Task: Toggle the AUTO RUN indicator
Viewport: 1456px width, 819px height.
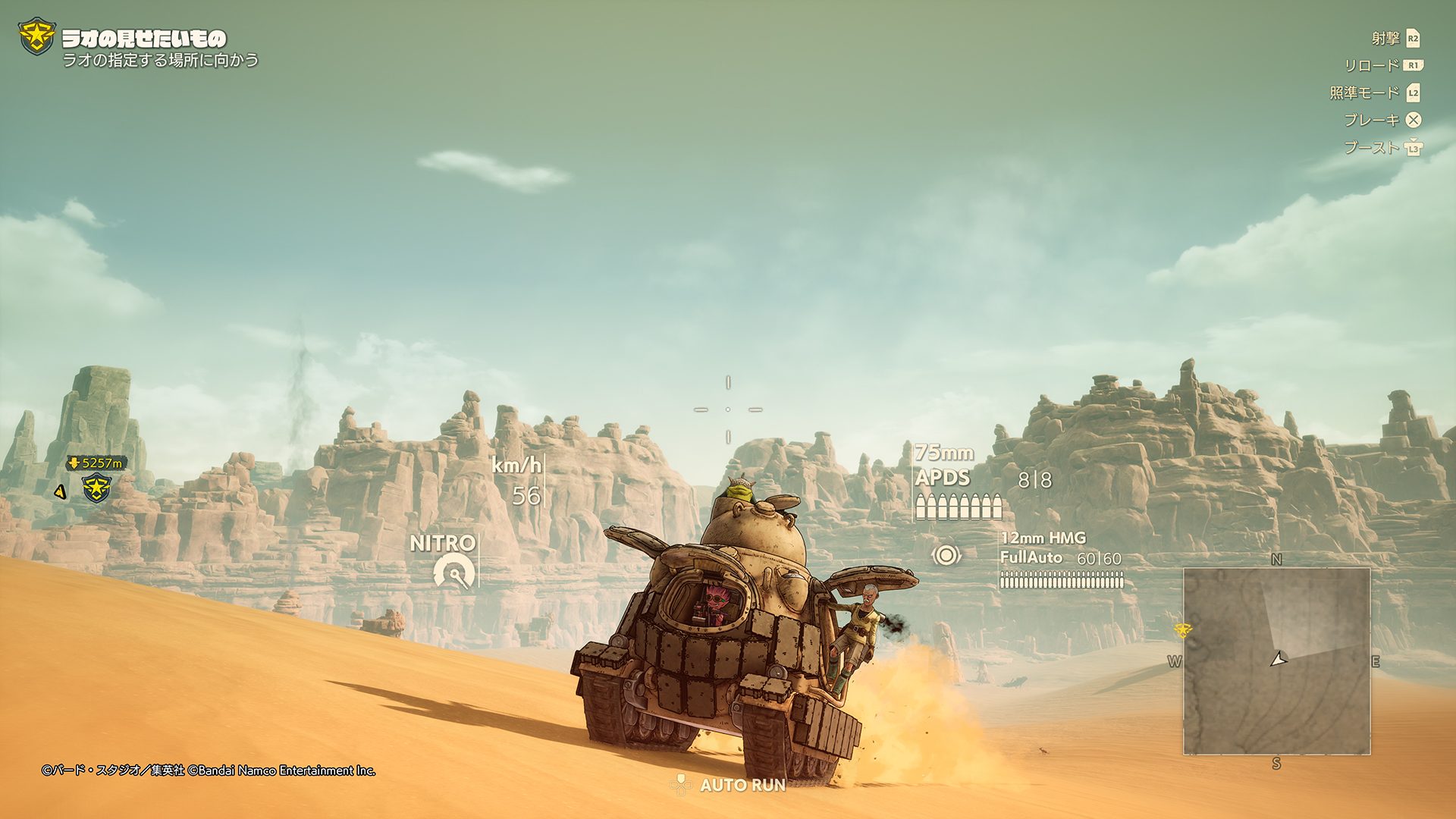Action: (730, 785)
